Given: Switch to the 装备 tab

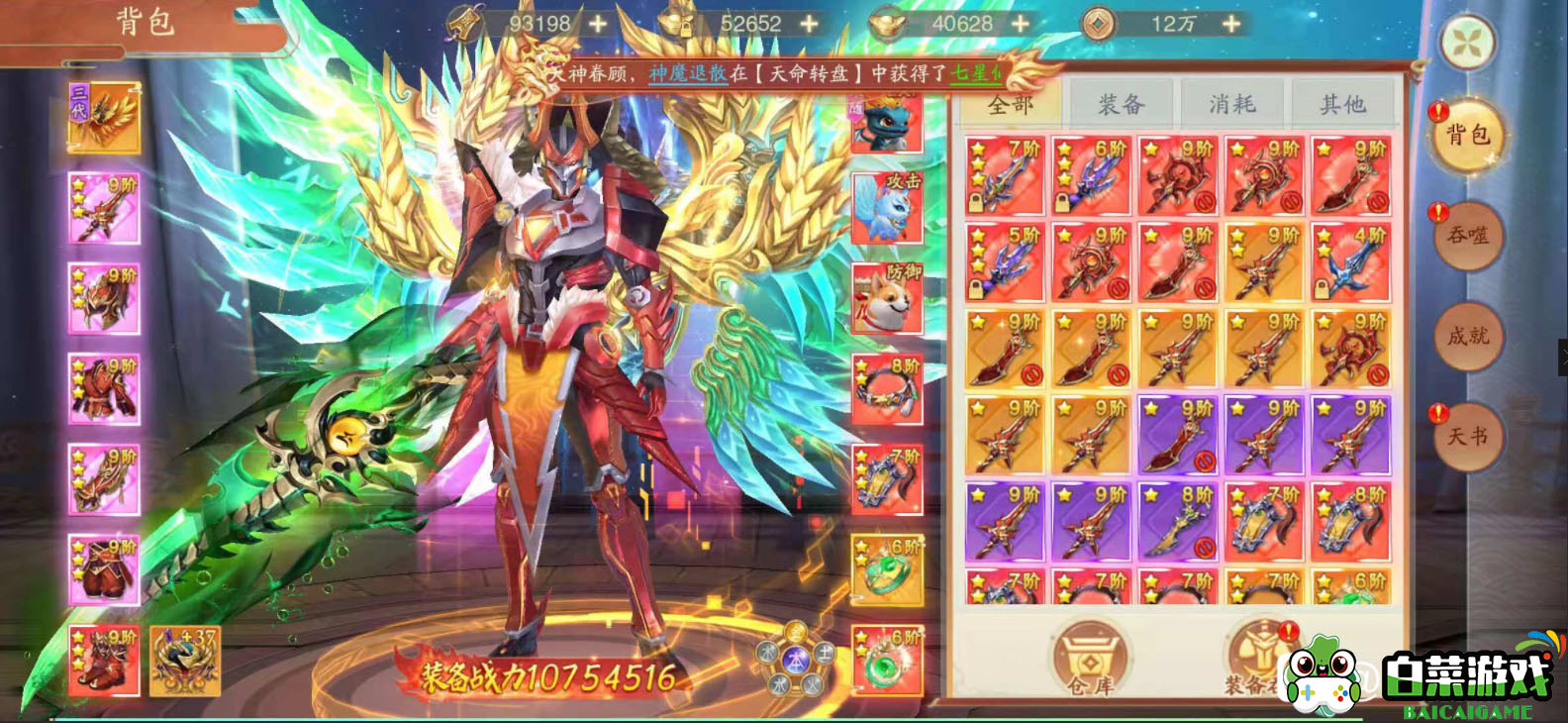Looking at the screenshot, I should click(1122, 104).
